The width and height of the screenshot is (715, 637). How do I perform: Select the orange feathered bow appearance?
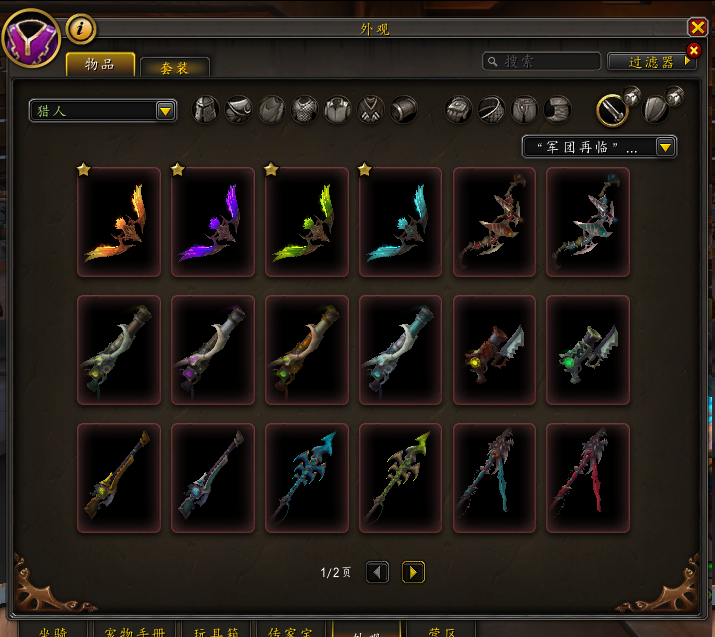tap(119, 222)
